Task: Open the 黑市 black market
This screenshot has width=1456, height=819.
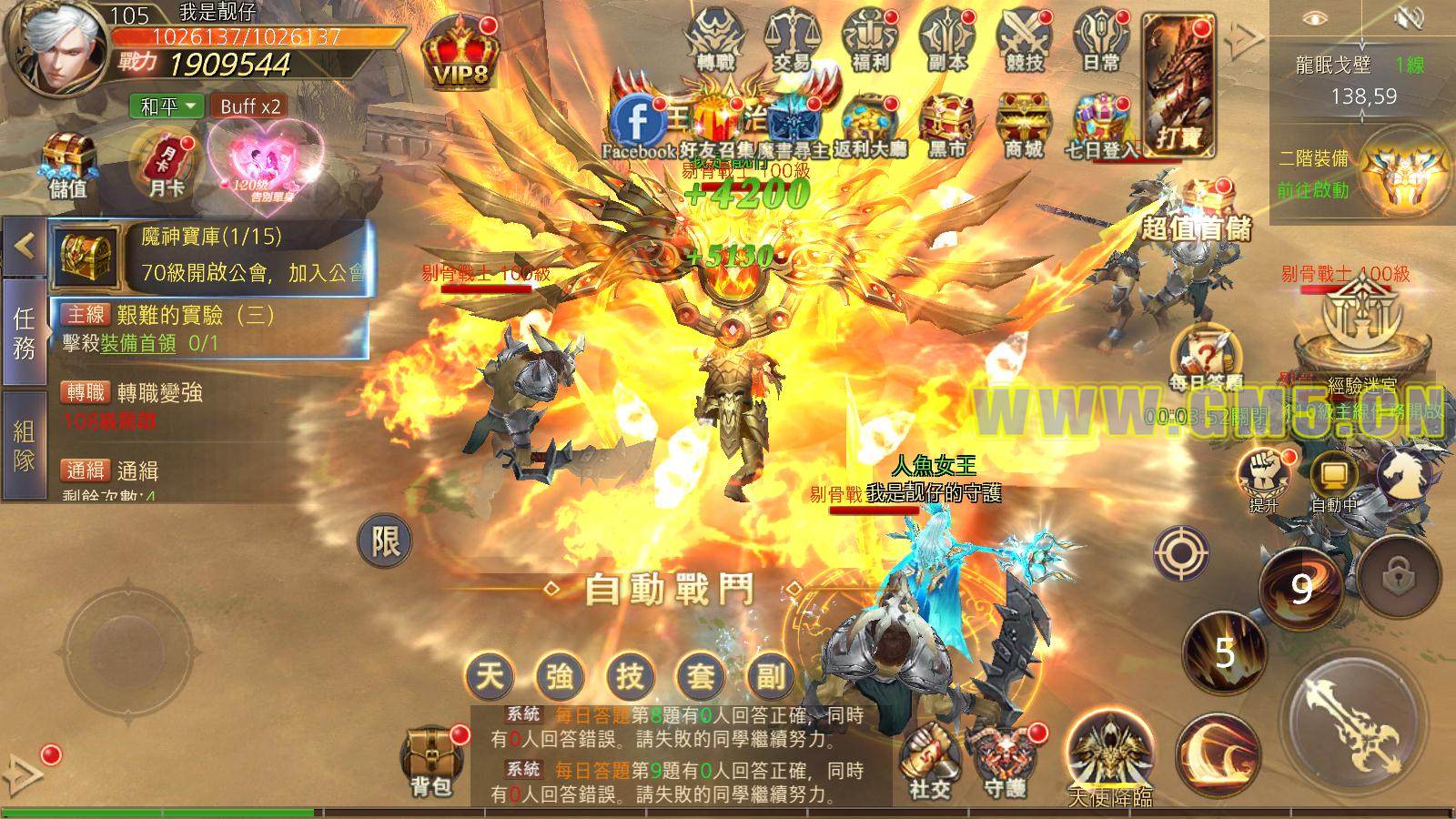Action: [x=946, y=126]
